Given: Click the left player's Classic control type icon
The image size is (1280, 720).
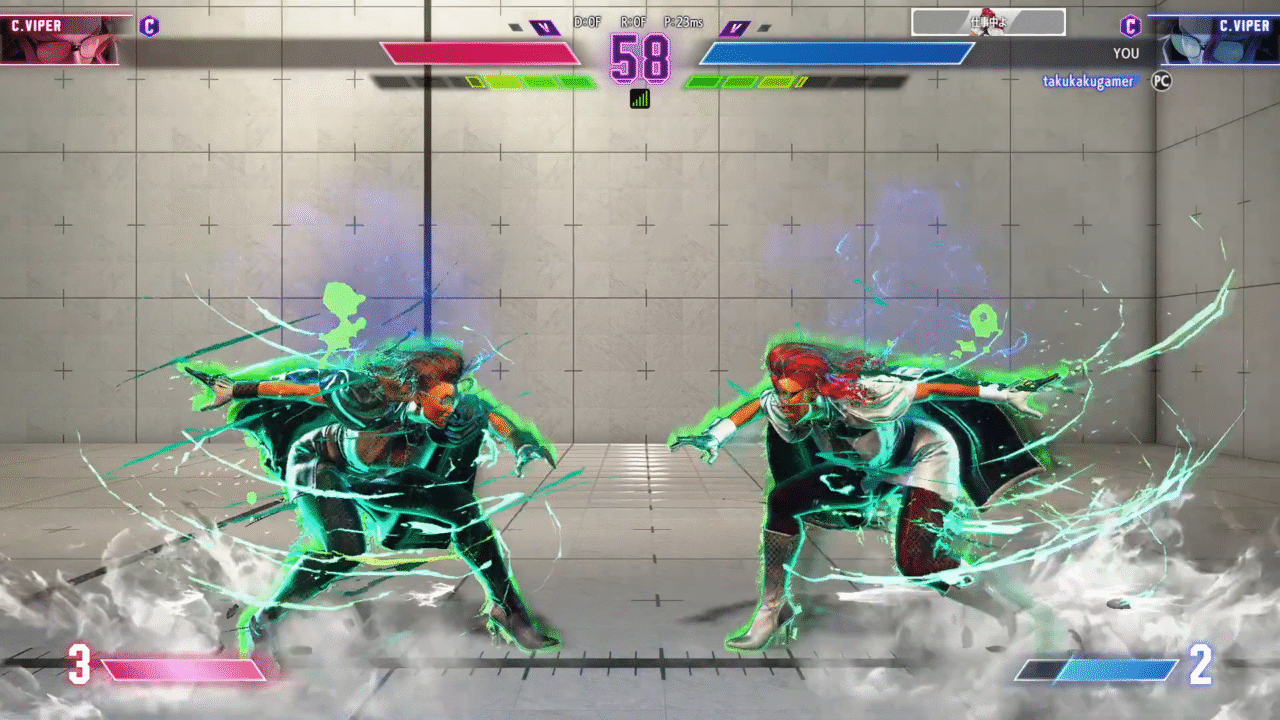Looking at the screenshot, I should (149, 26).
